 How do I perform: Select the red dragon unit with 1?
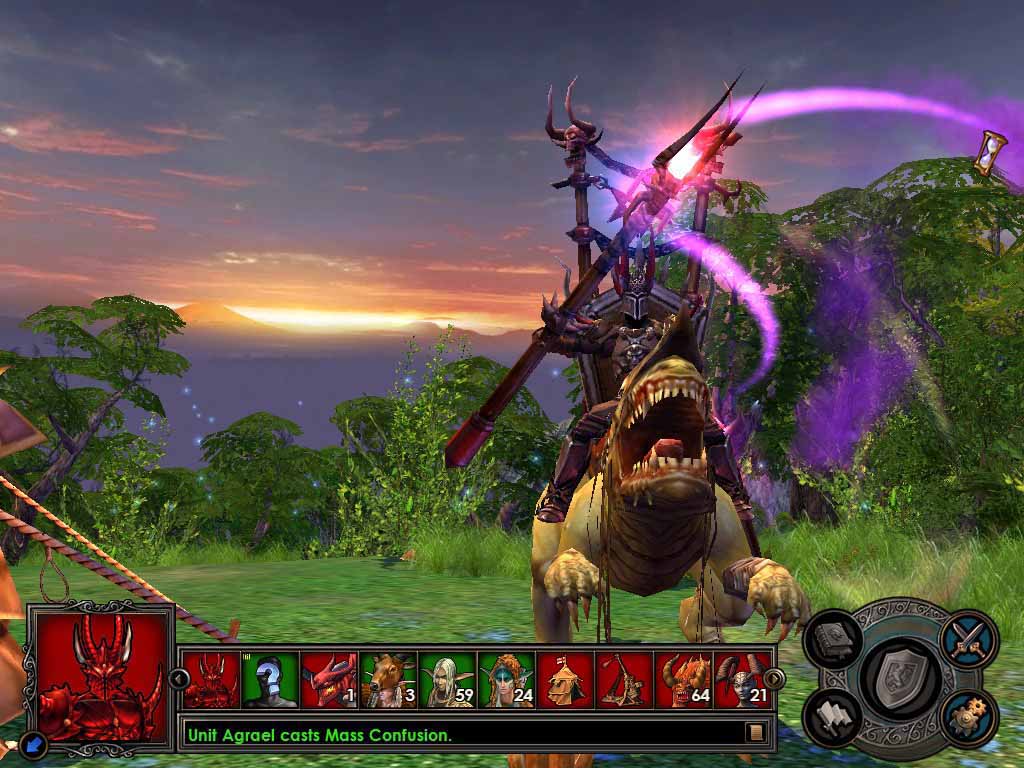329,680
